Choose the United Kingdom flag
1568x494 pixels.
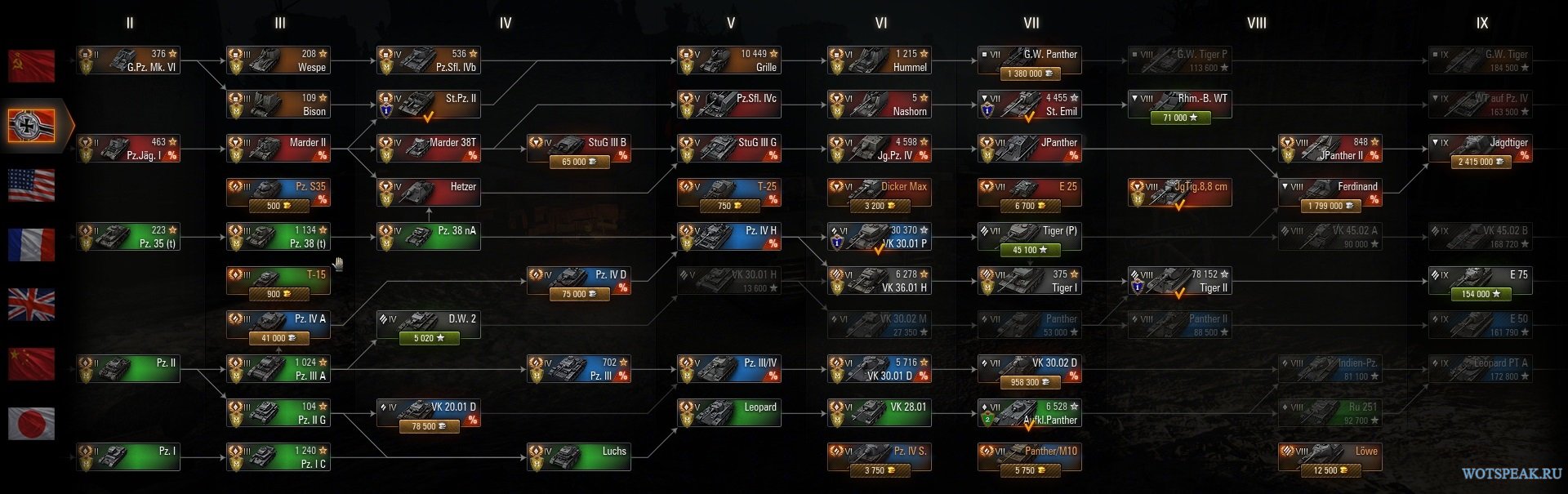(x=32, y=305)
